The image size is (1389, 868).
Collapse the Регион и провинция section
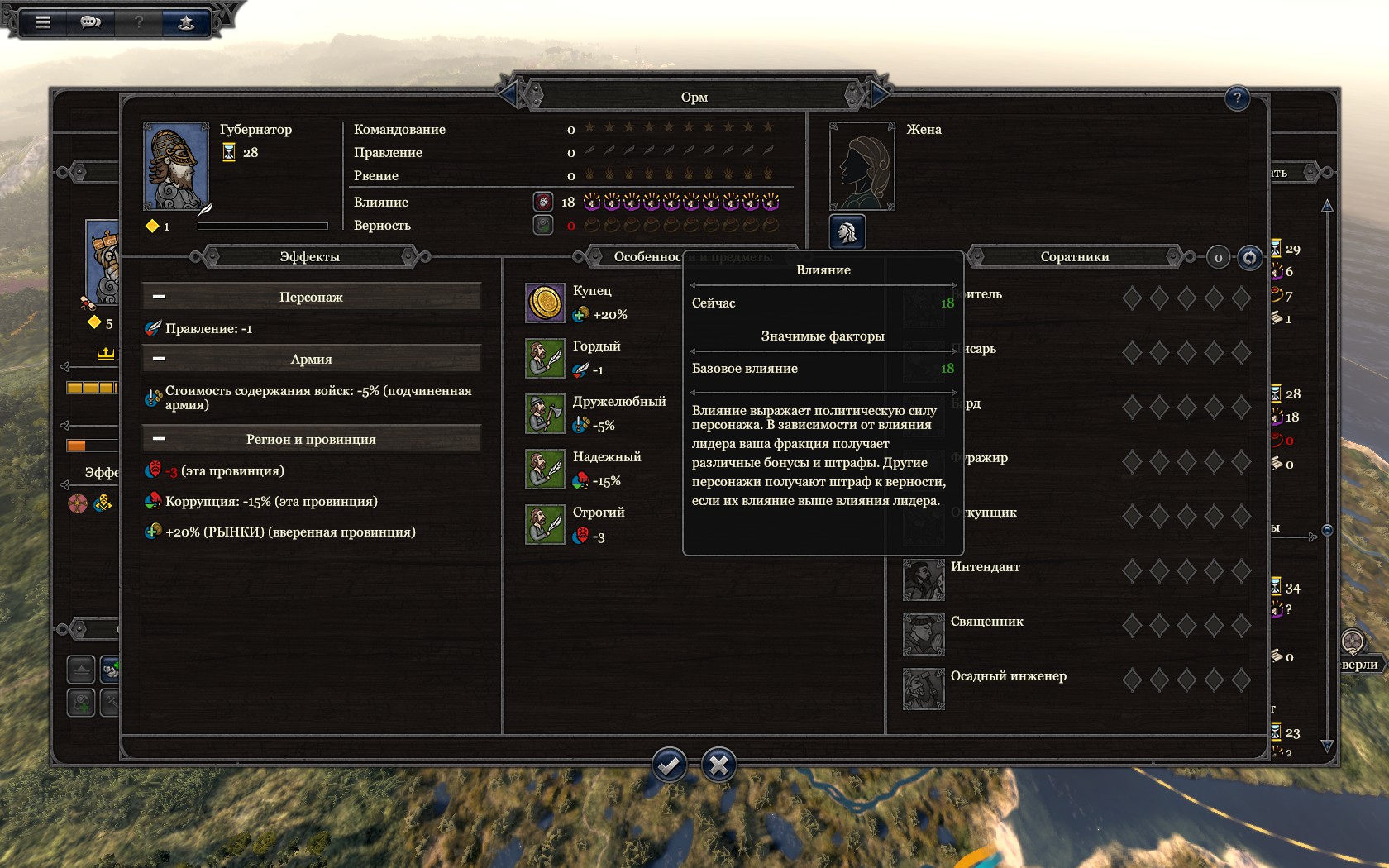point(160,439)
